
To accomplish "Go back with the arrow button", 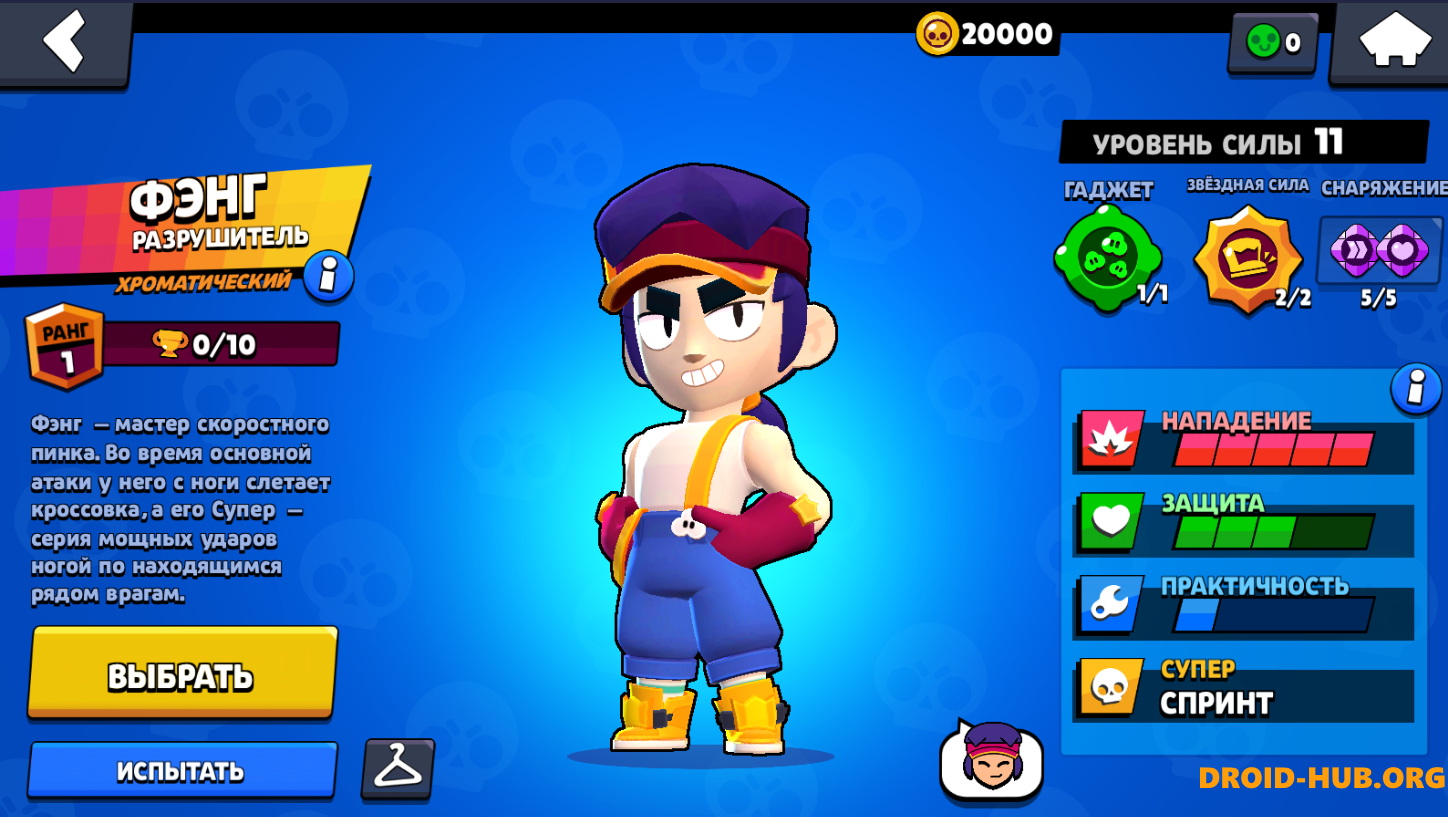I will pos(65,41).
